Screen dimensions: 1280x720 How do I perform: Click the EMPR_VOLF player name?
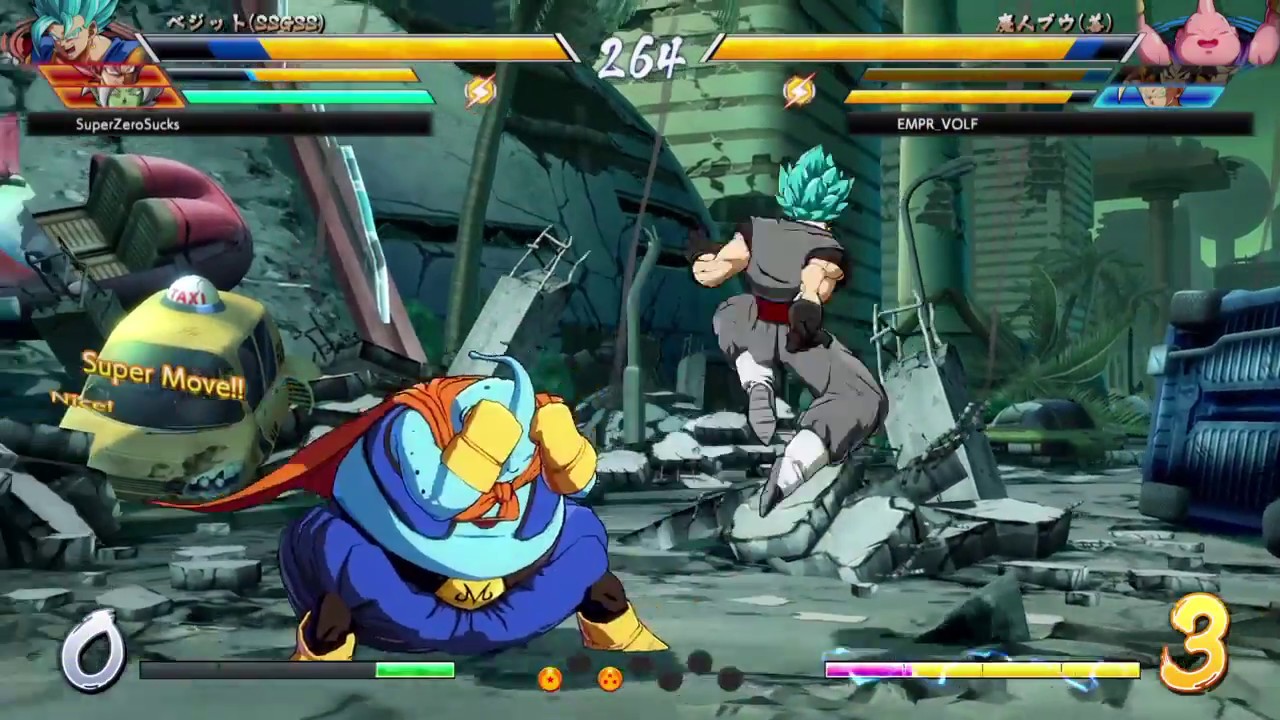(936, 124)
